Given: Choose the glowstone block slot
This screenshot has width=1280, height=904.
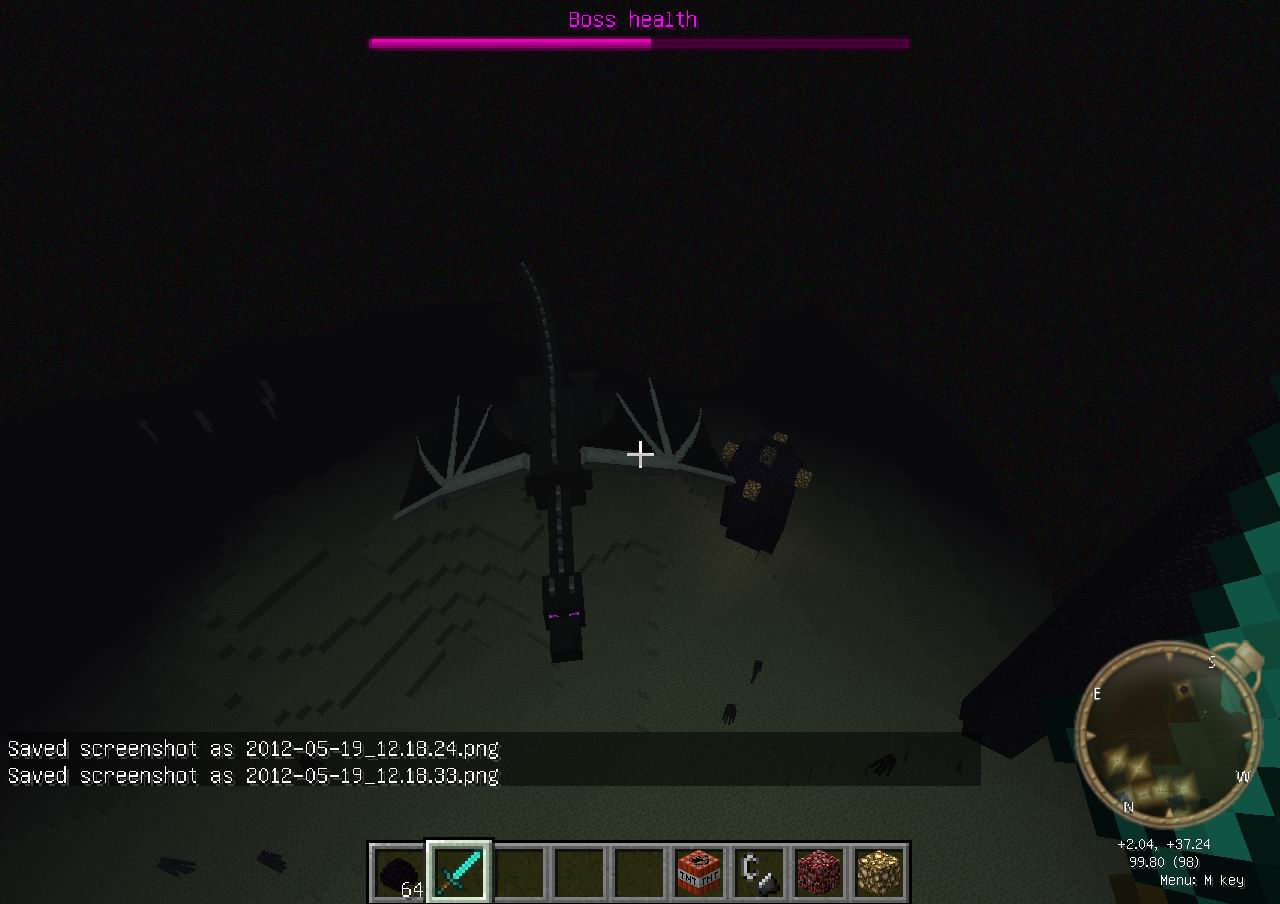Looking at the screenshot, I should tap(880, 873).
